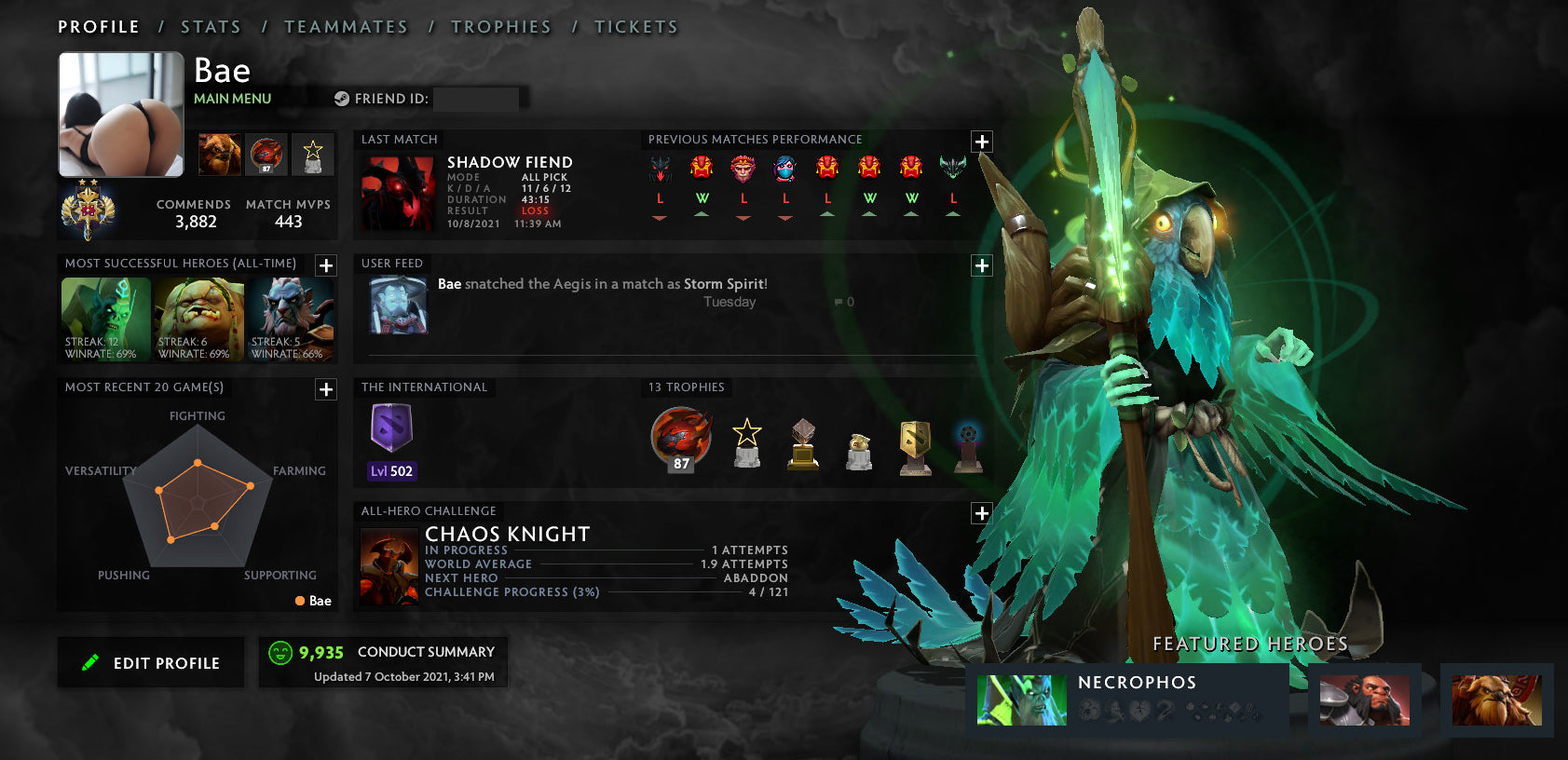
Task: Click the green conduct summary smiley
Action: point(279,652)
